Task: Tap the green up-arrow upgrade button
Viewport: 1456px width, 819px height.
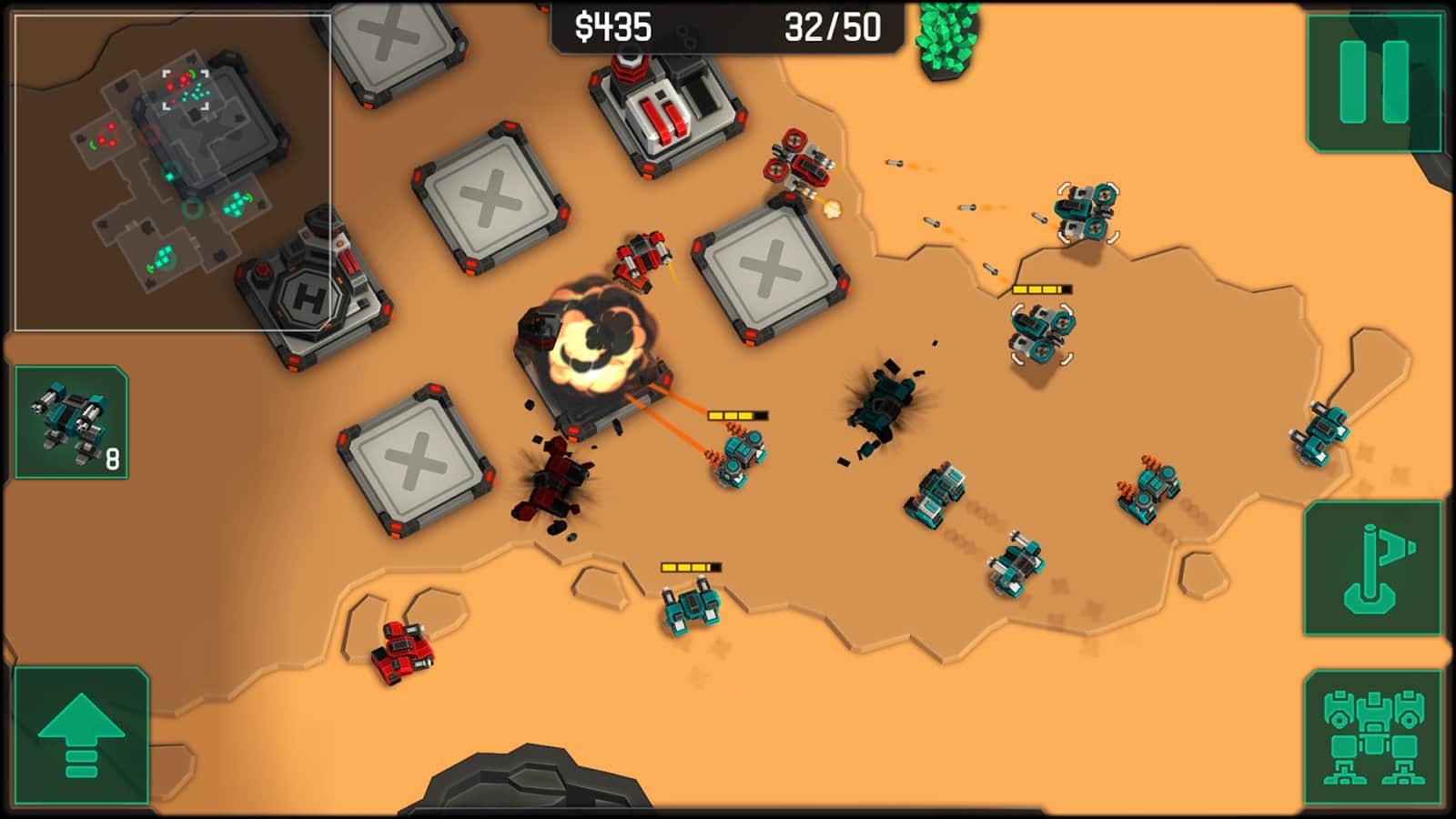Action: pos(81,735)
